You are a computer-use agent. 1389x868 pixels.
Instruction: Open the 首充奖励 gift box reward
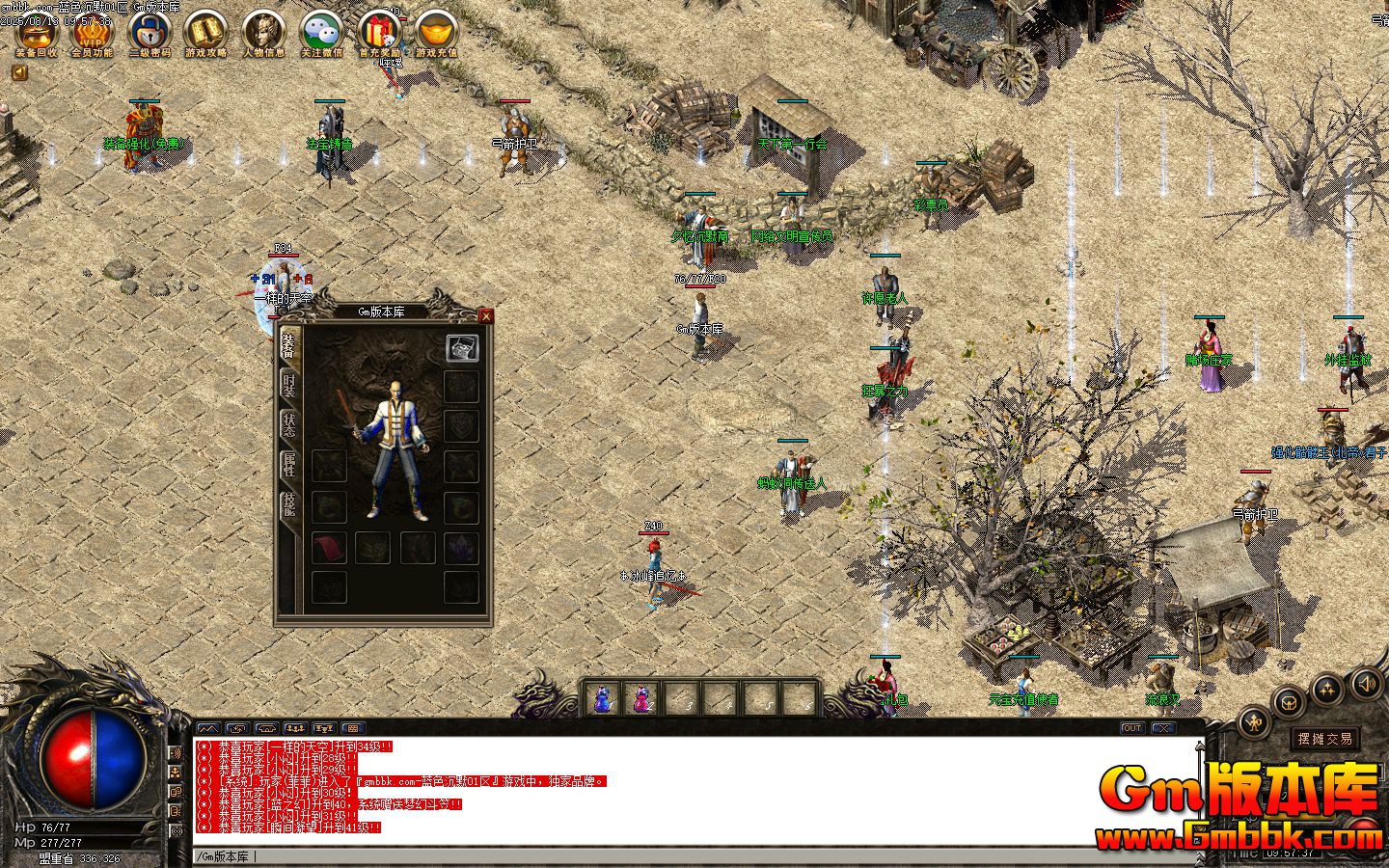pos(379,32)
